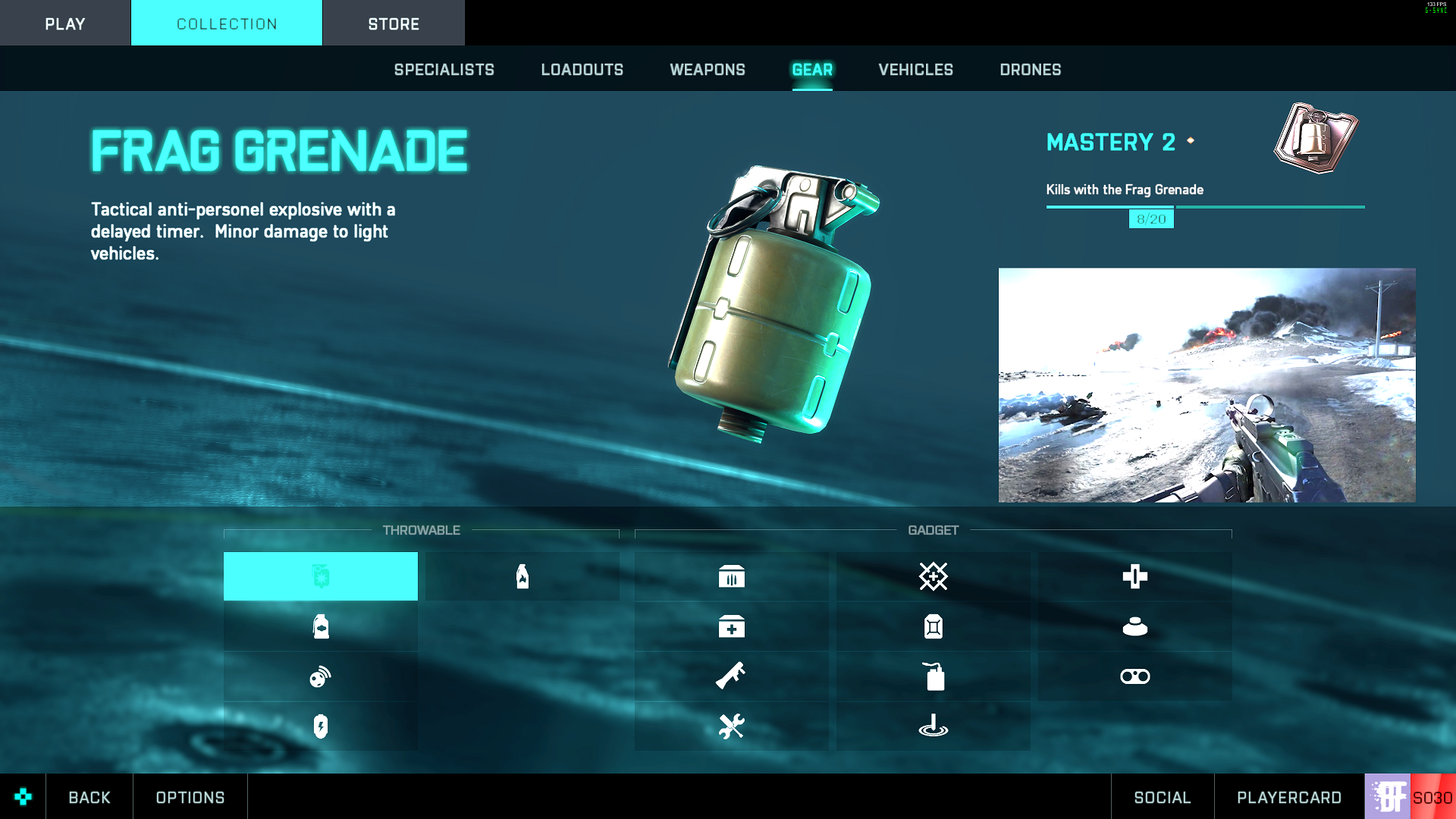The height and width of the screenshot is (819, 1456).
Task: Open the LOADOUTS section
Action: pos(582,70)
